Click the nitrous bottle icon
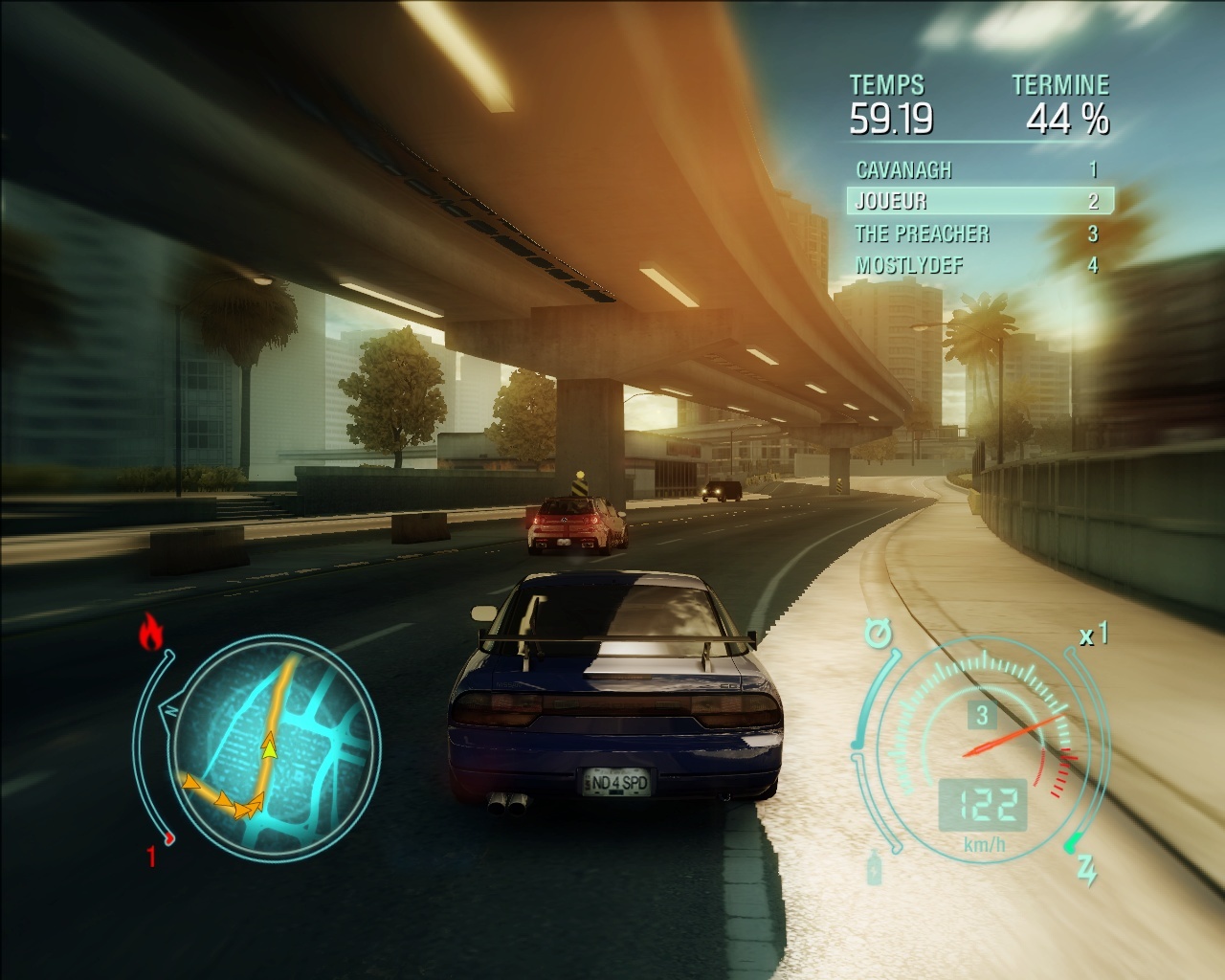The height and width of the screenshot is (980, 1225). click(875, 871)
